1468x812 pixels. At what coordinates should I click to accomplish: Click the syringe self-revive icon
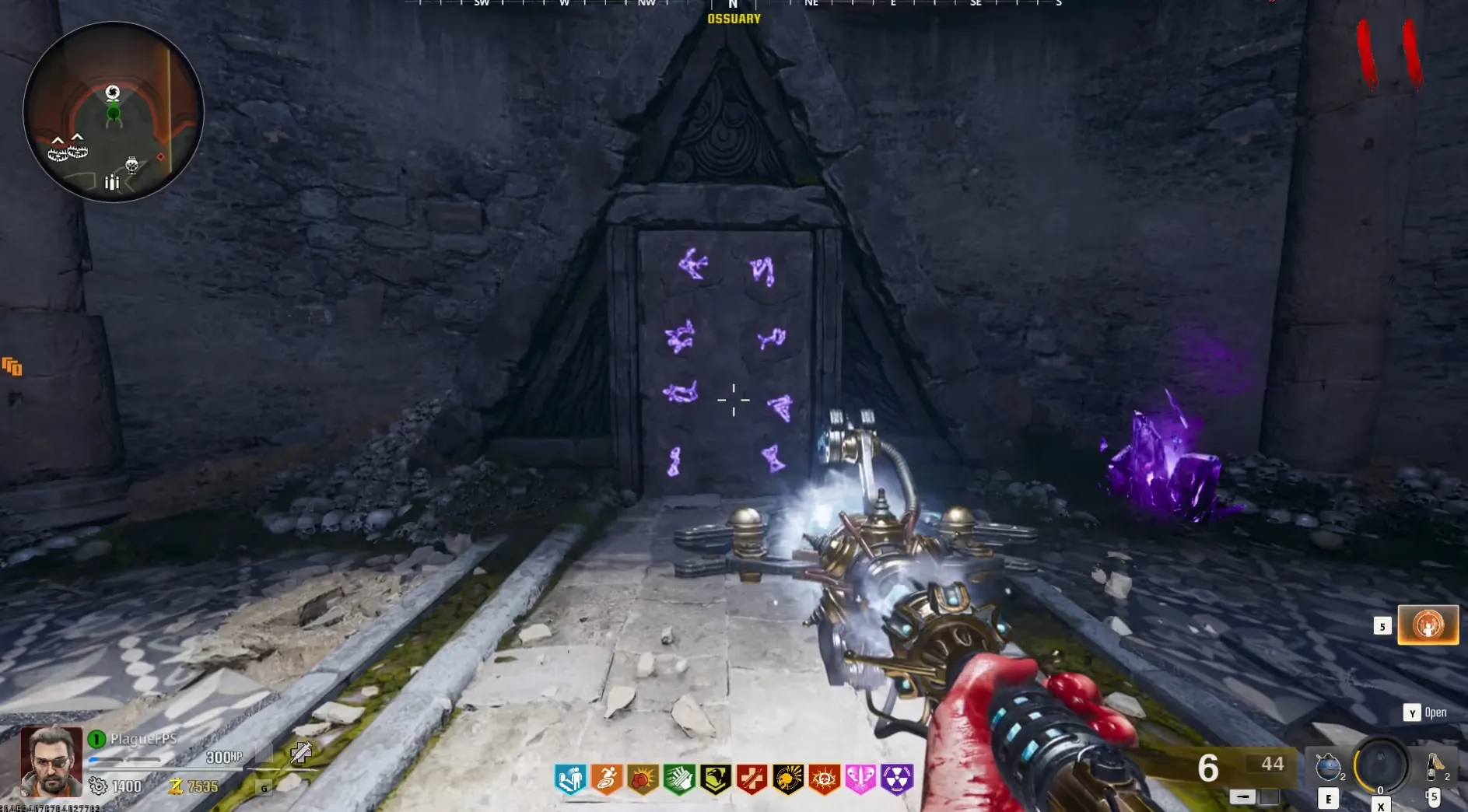coord(301,752)
